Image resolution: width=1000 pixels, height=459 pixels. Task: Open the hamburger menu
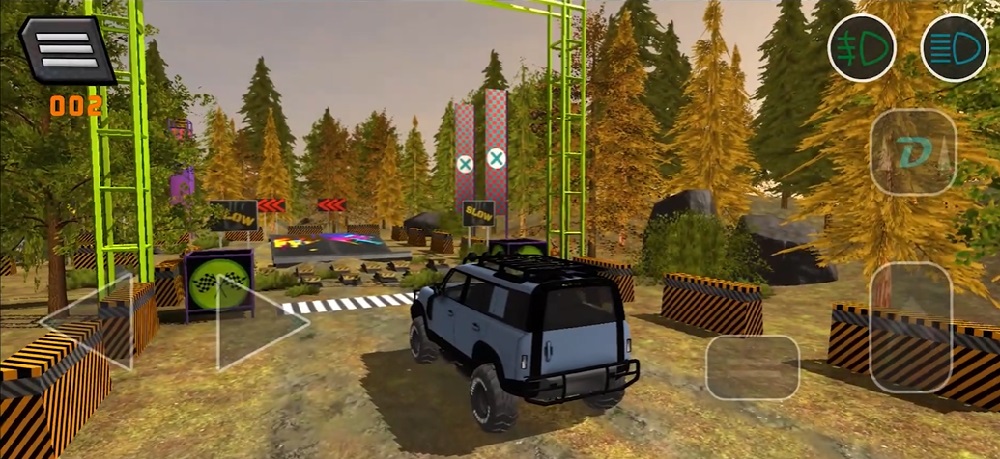pos(68,49)
